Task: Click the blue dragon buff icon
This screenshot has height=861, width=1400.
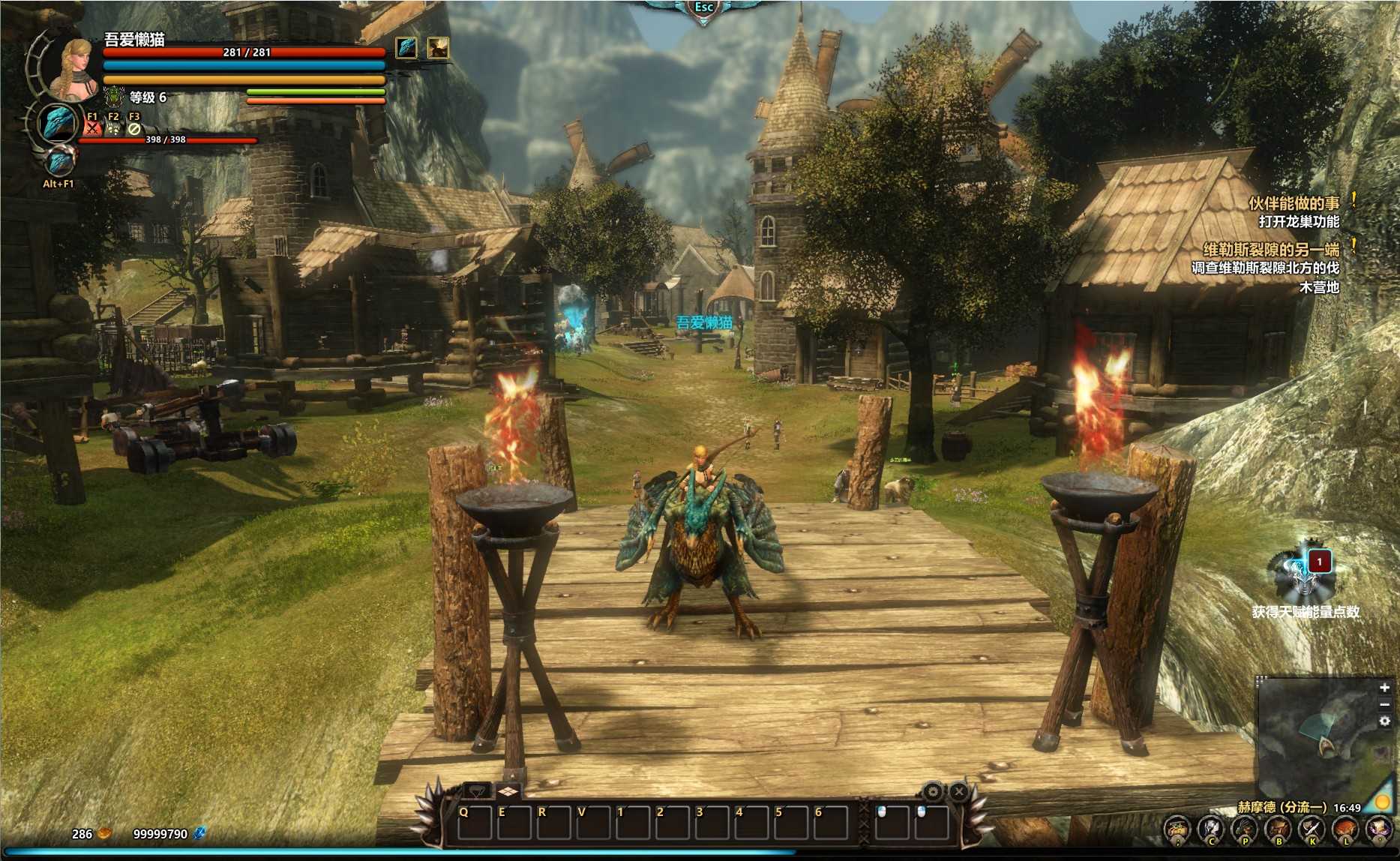Action: (x=406, y=48)
